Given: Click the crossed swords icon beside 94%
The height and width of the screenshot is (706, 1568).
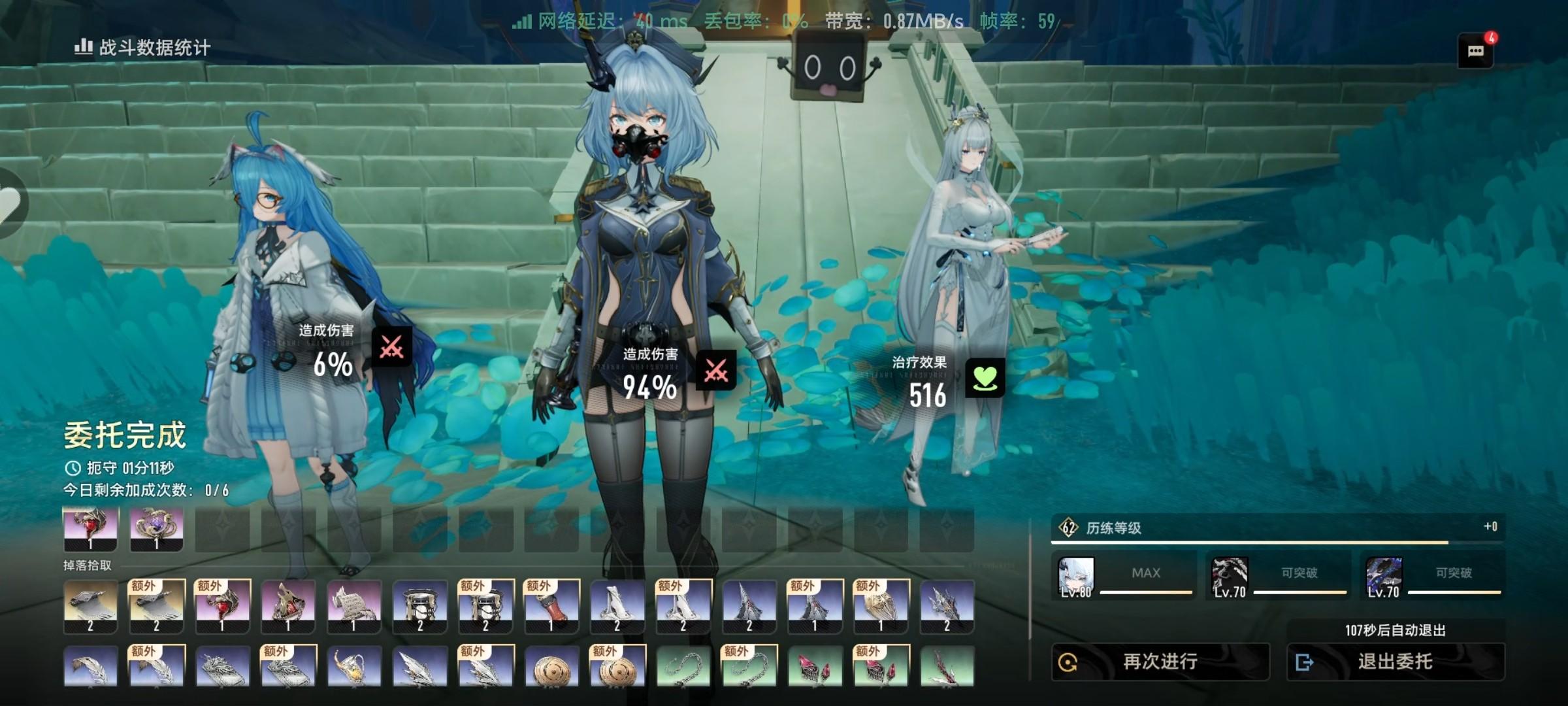Looking at the screenshot, I should [x=716, y=370].
